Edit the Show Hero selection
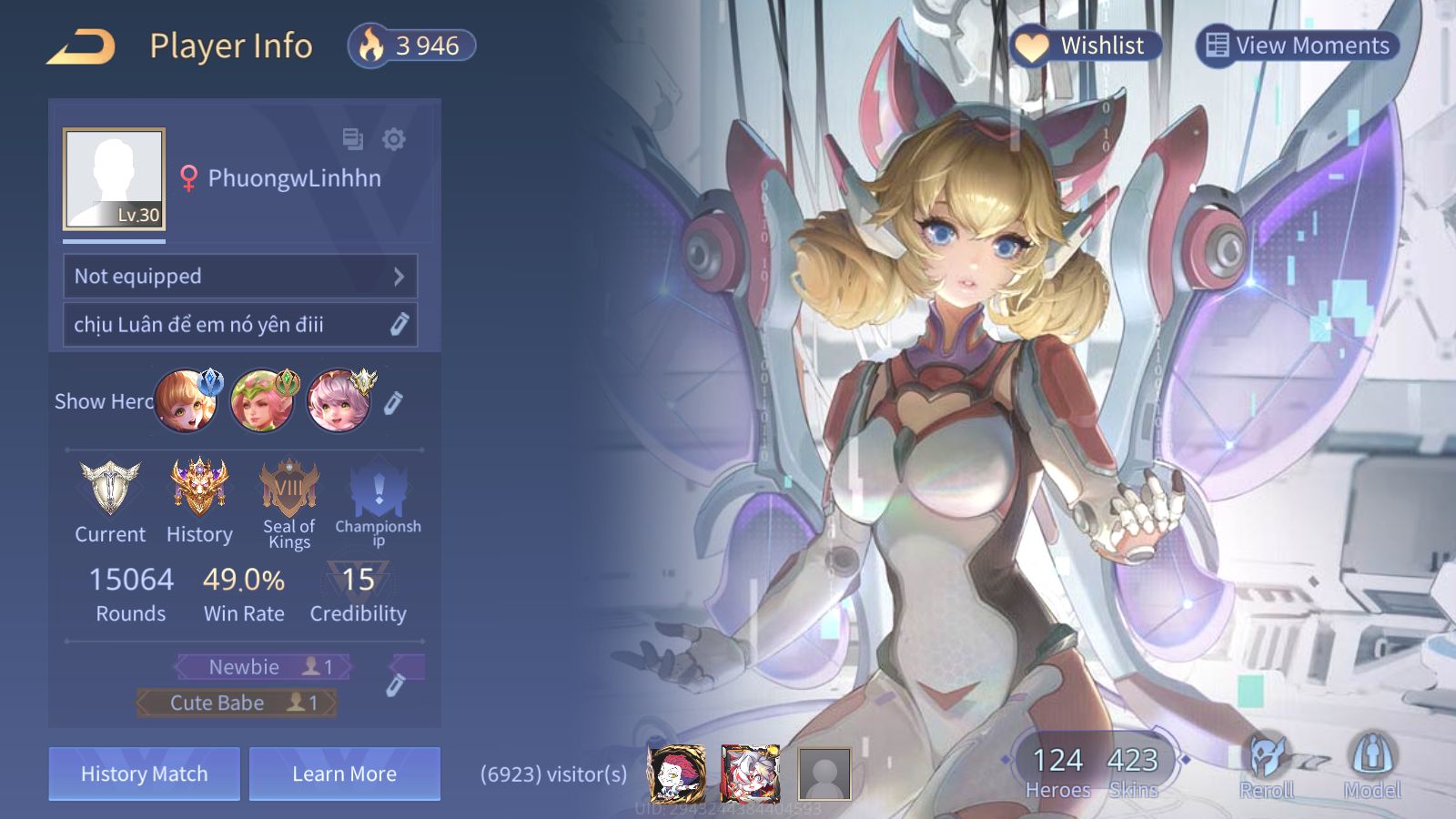The width and height of the screenshot is (1456, 819). tap(393, 402)
